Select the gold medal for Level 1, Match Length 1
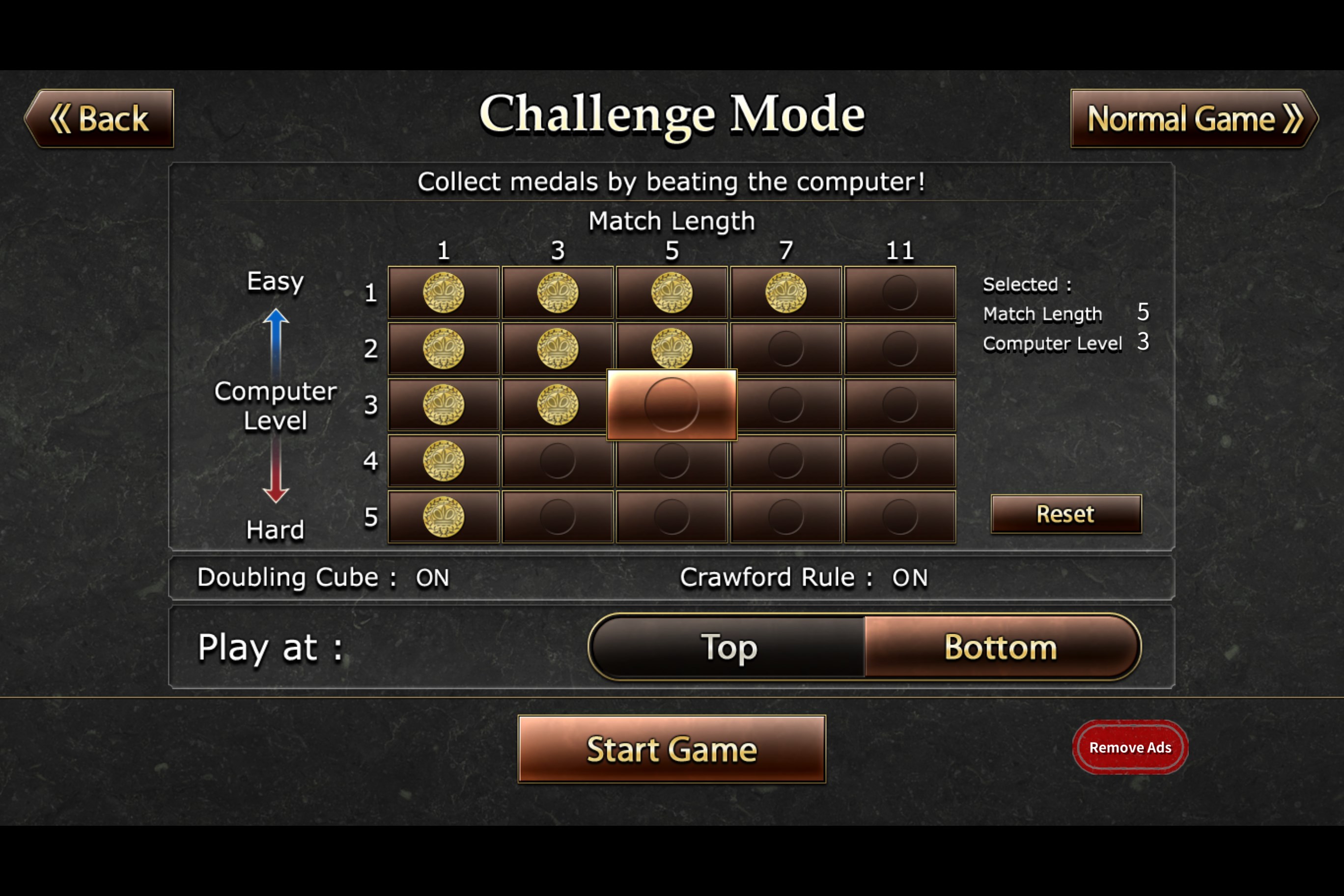 click(x=443, y=293)
